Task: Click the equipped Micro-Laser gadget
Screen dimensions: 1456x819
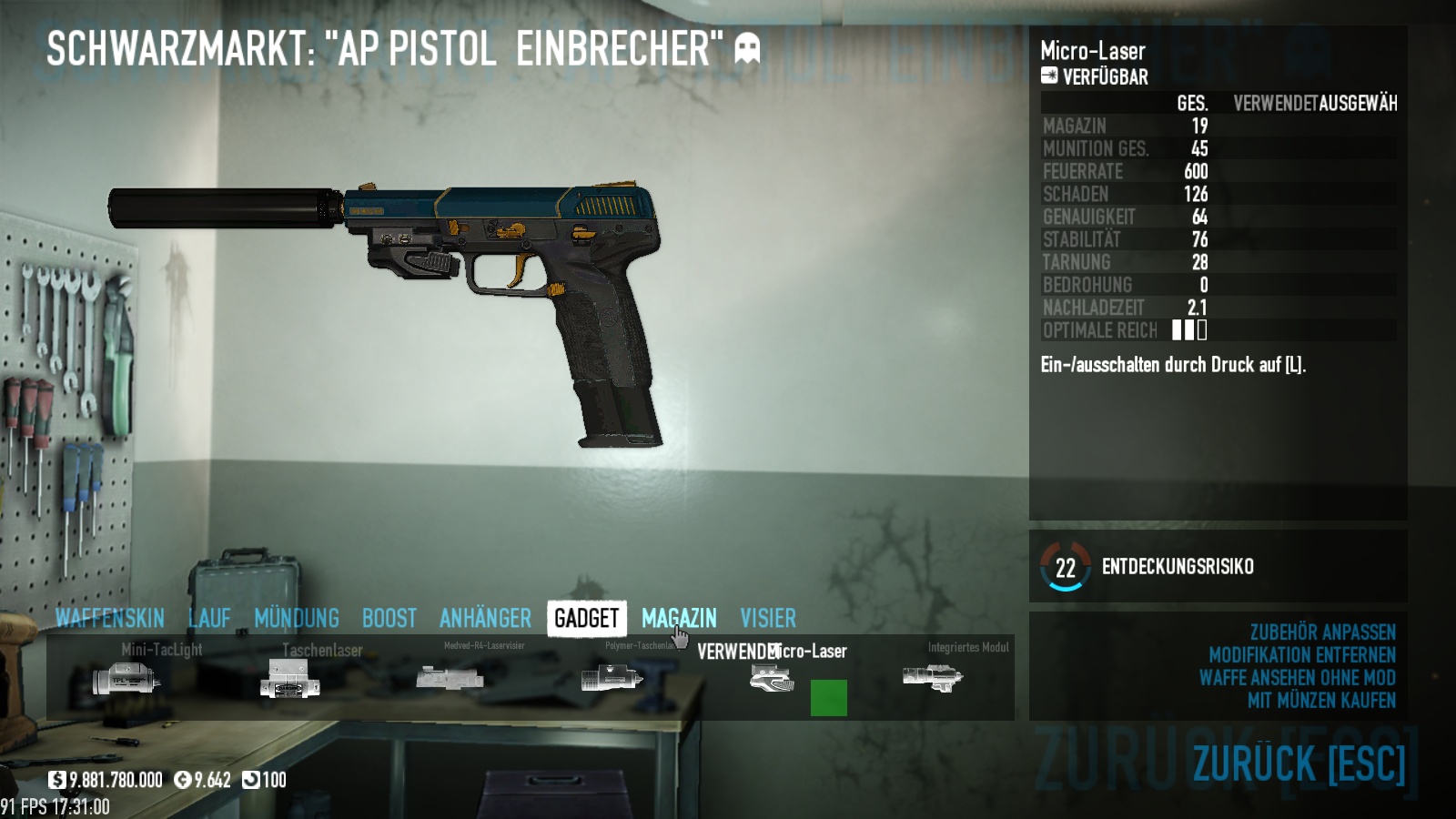Action: pos(771,678)
